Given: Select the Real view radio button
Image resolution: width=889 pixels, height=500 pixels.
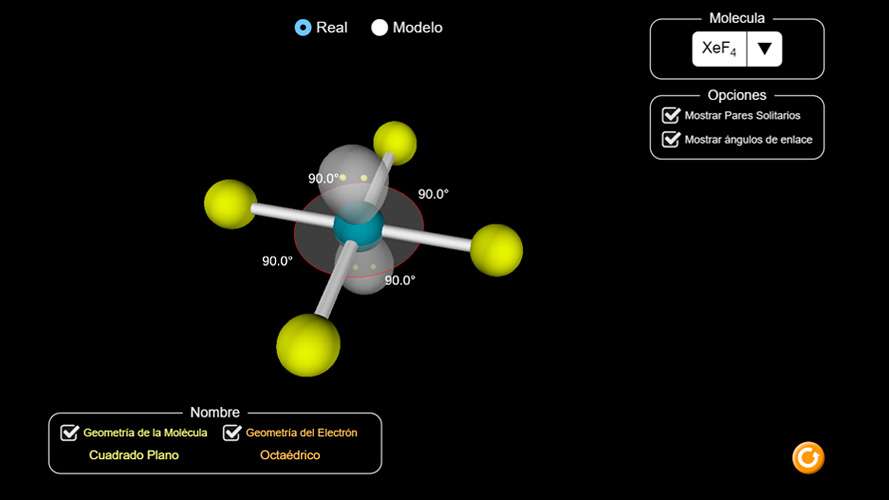Looking at the screenshot, I should (303, 28).
